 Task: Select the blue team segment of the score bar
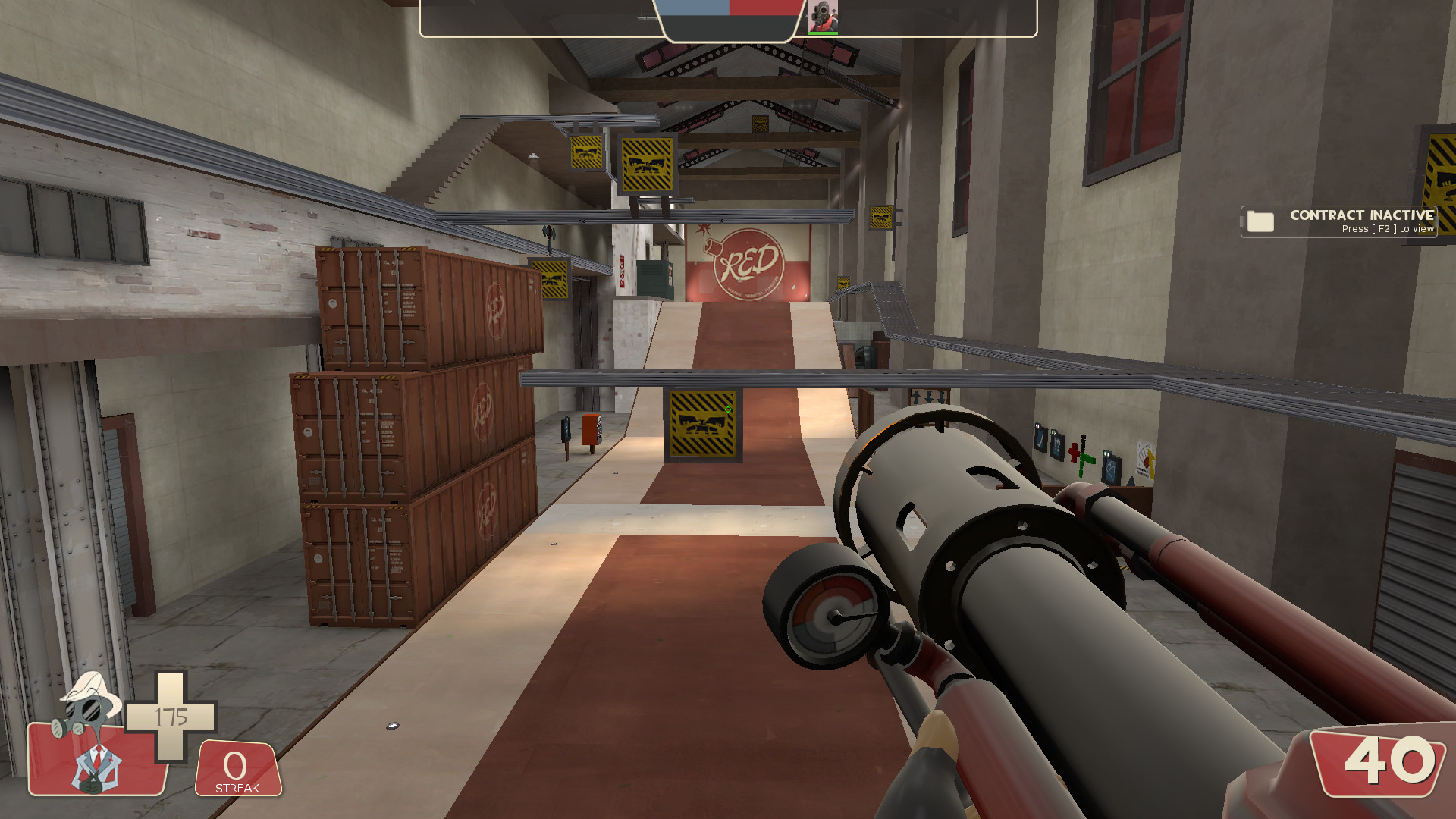coord(695,11)
